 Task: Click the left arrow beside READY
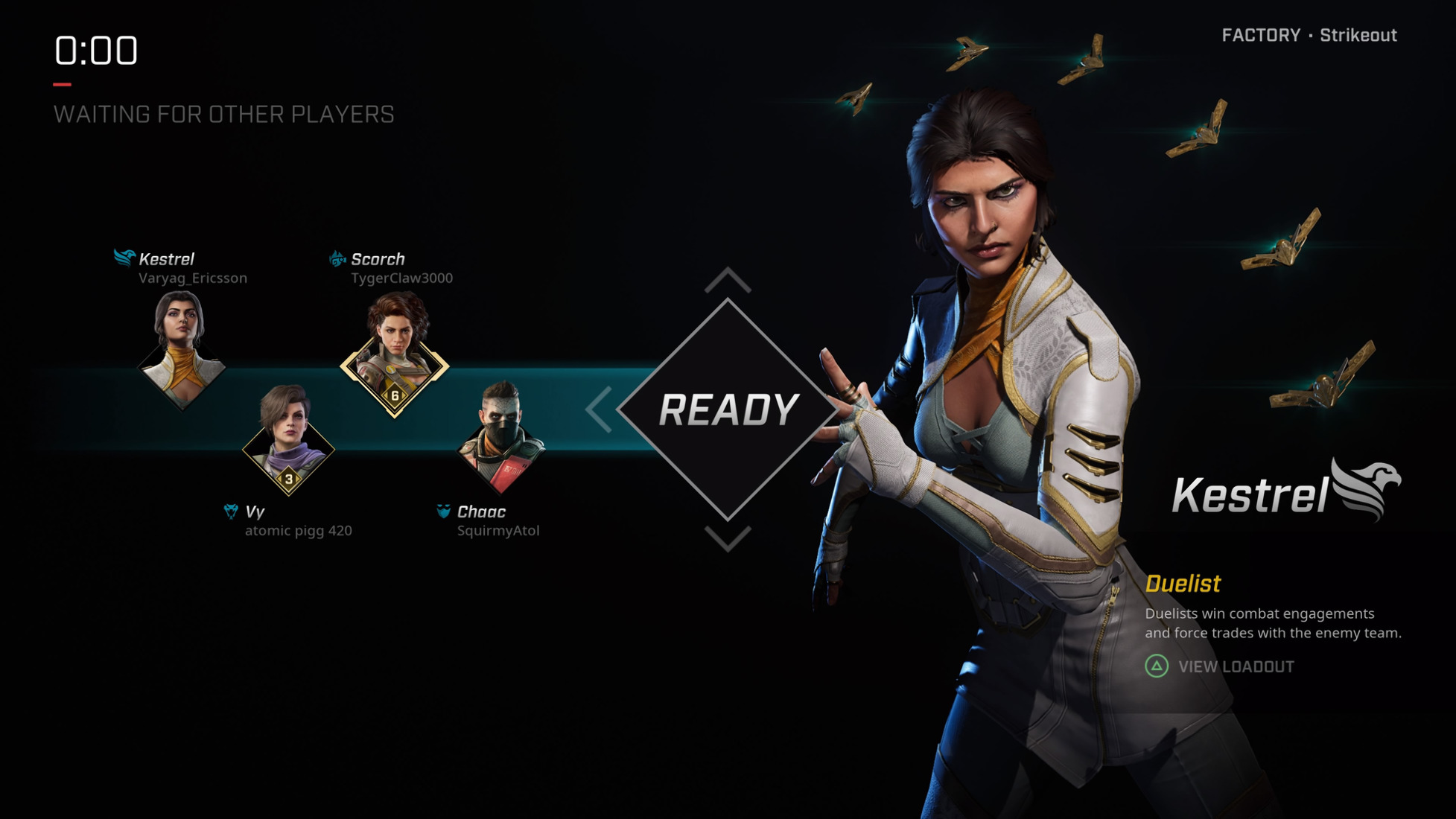pos(599,409)
